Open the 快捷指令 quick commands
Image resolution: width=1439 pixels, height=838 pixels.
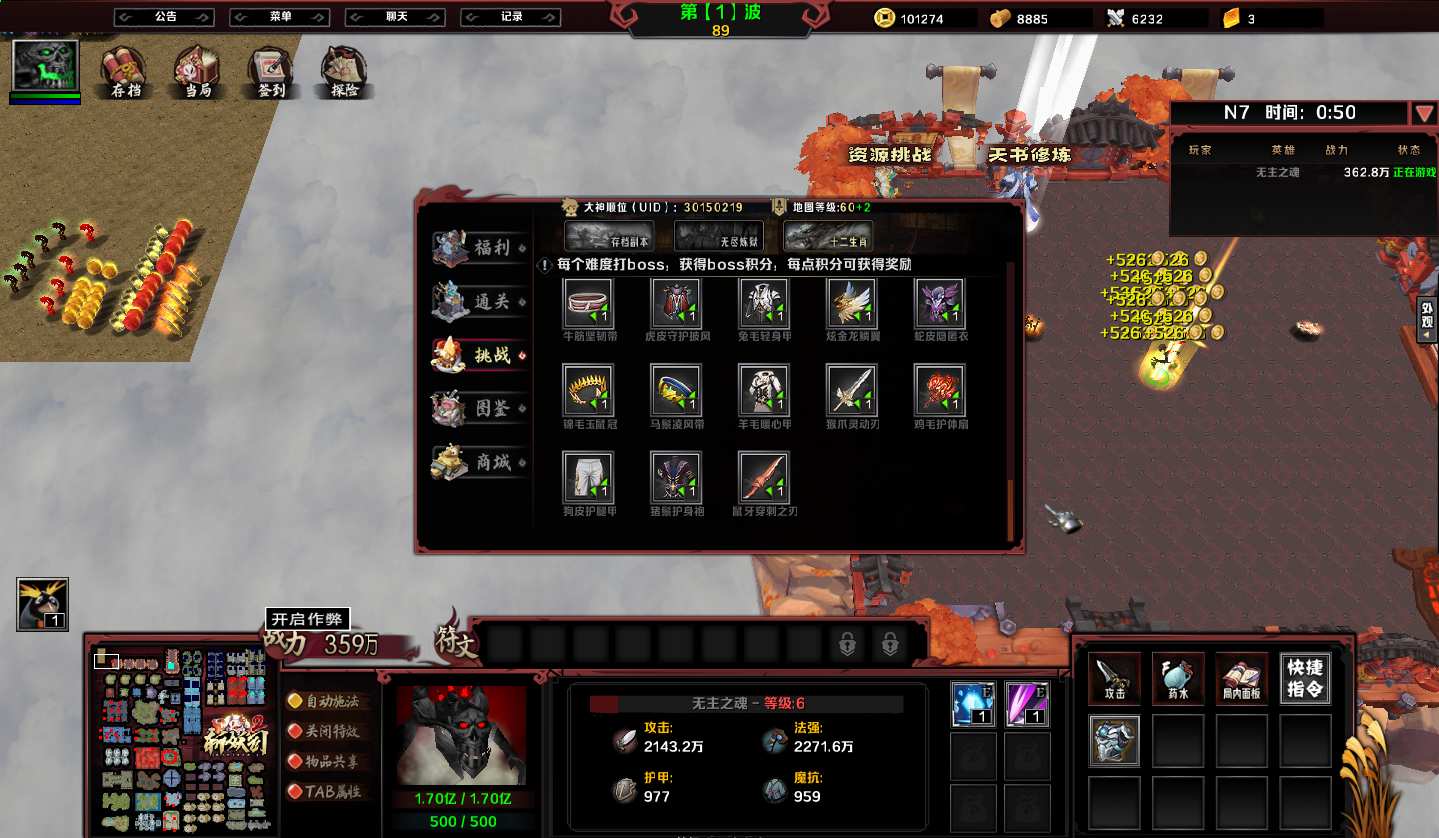1305,678
